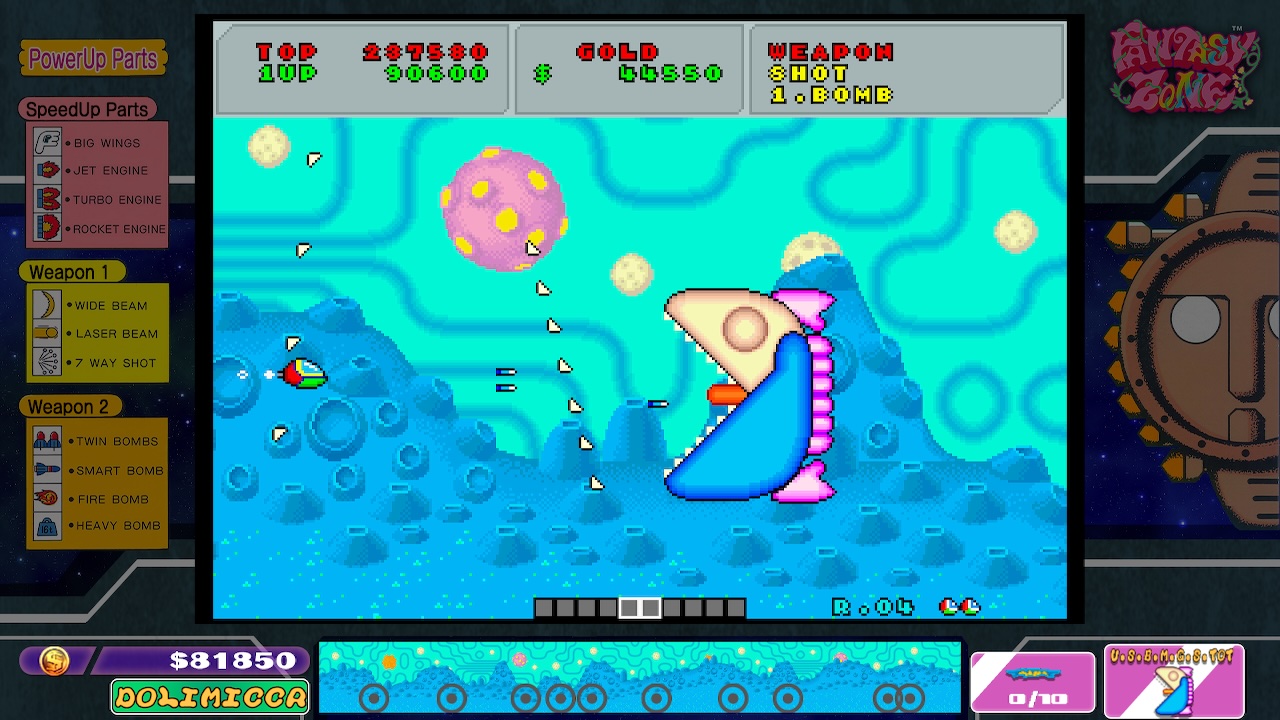Select the Jet Engine part icon
Image resolution: width=1280 pixels, height=720 pixels.
coord(49,170)
